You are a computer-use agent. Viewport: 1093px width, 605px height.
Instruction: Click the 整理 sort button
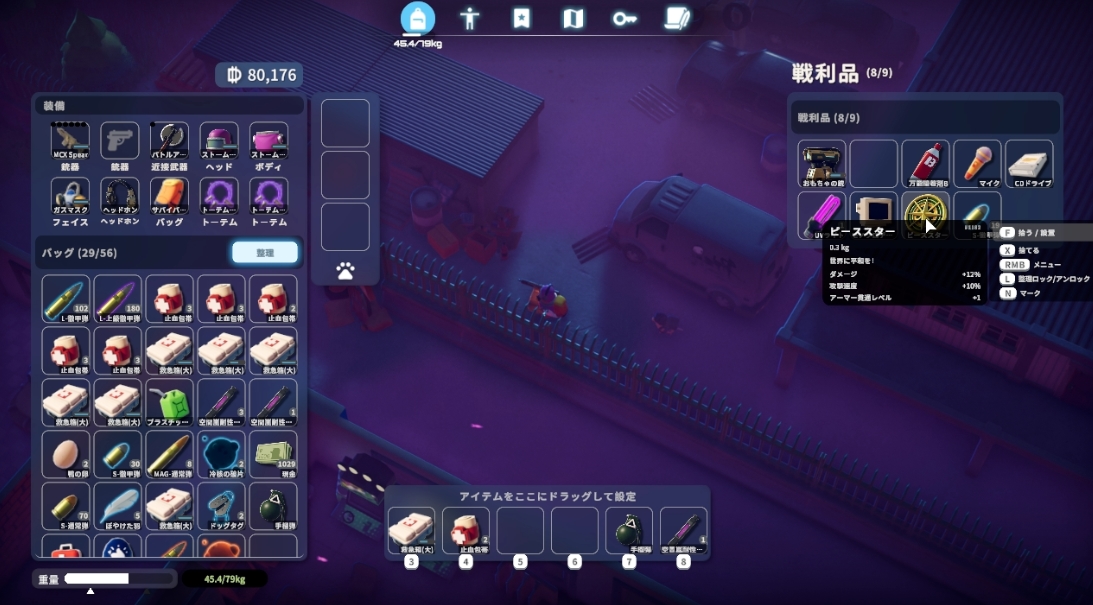[264, 253]
